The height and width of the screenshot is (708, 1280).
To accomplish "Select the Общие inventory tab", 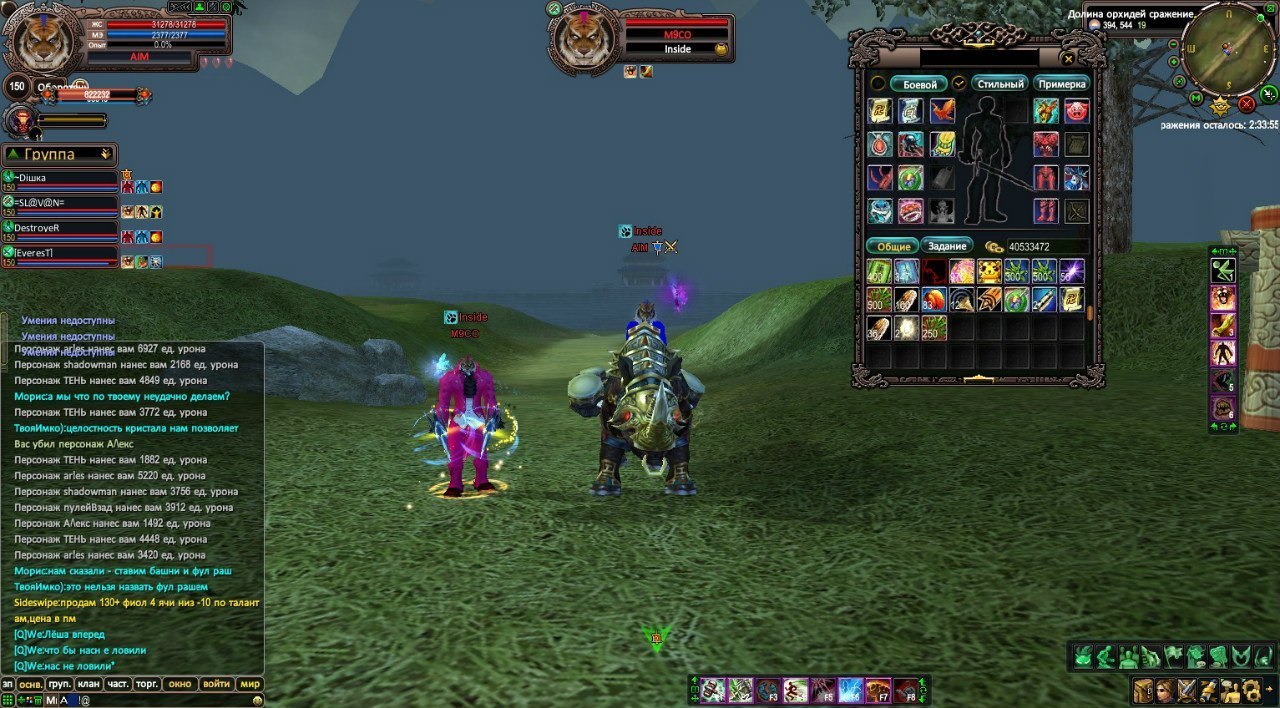I will (x=893, y=246).
